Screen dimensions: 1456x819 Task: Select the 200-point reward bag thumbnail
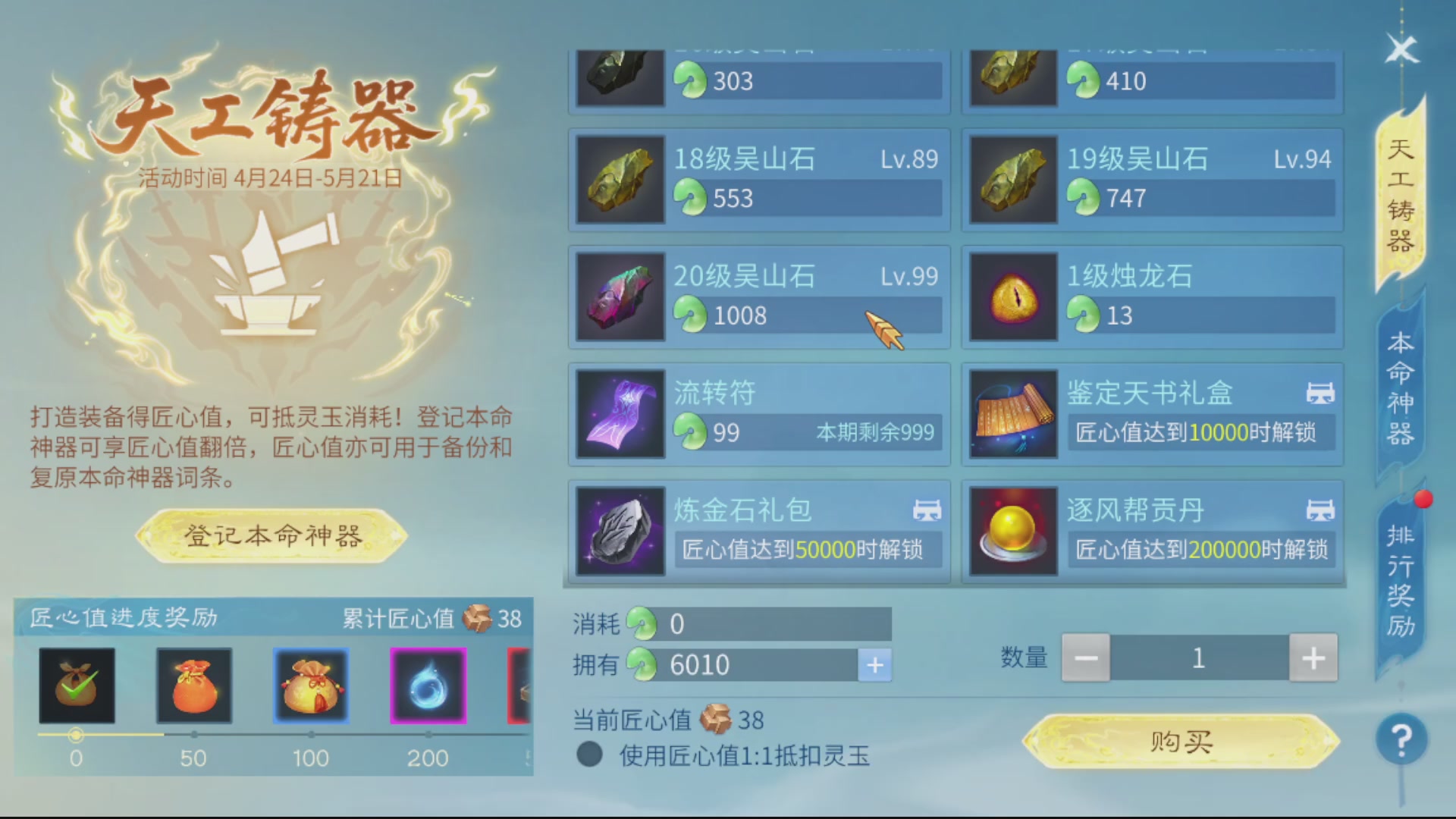pos(428,685)
